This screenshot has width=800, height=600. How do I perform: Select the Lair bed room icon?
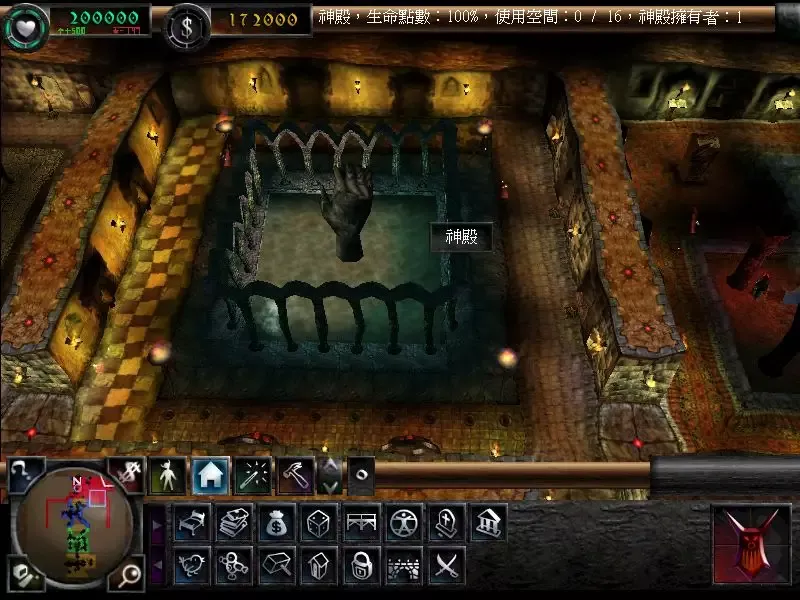click(x=191, y=522)
